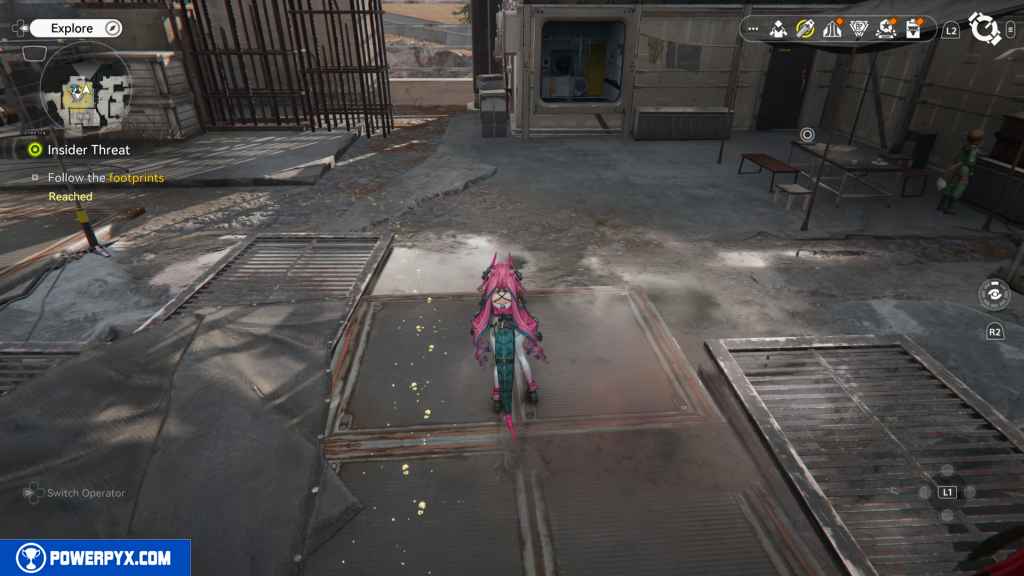Open the yellow-ringed icon in top bar
The height and width of the screenshot is (576, 1024).
pos(805,29)
